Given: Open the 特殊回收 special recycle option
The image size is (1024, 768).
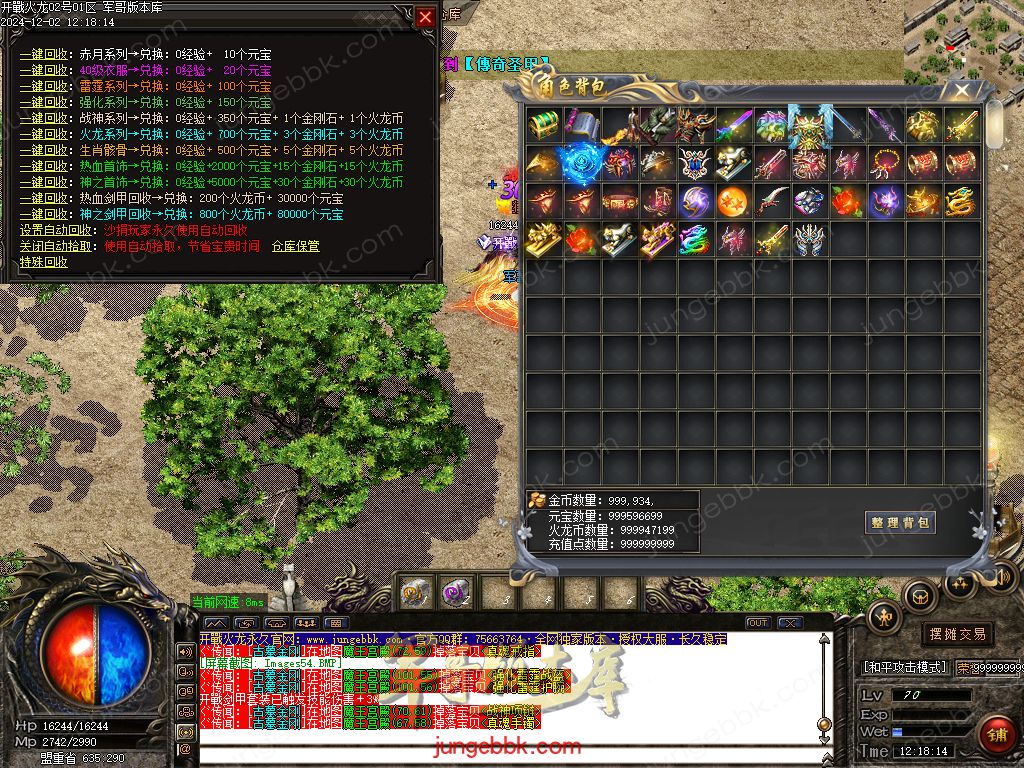Looking at the screenshot, I should click(x=44, y=262).
